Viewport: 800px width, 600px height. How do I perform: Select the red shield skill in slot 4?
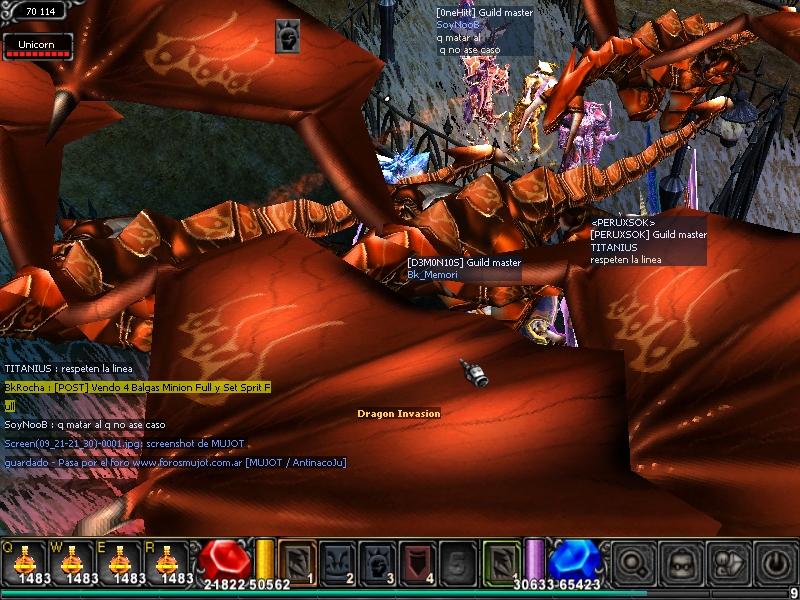tap(419, 560)
